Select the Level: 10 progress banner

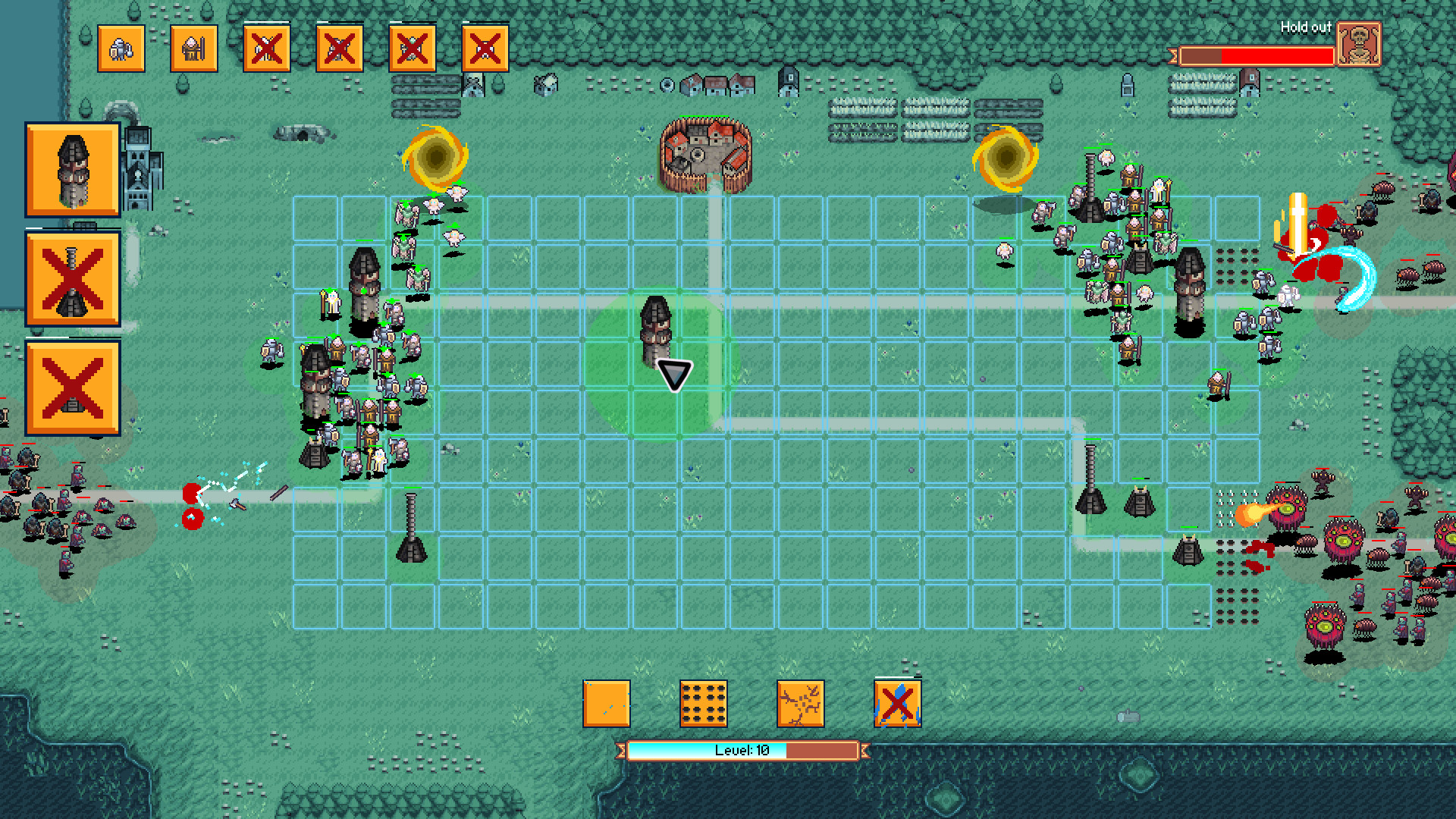(743, 752)
